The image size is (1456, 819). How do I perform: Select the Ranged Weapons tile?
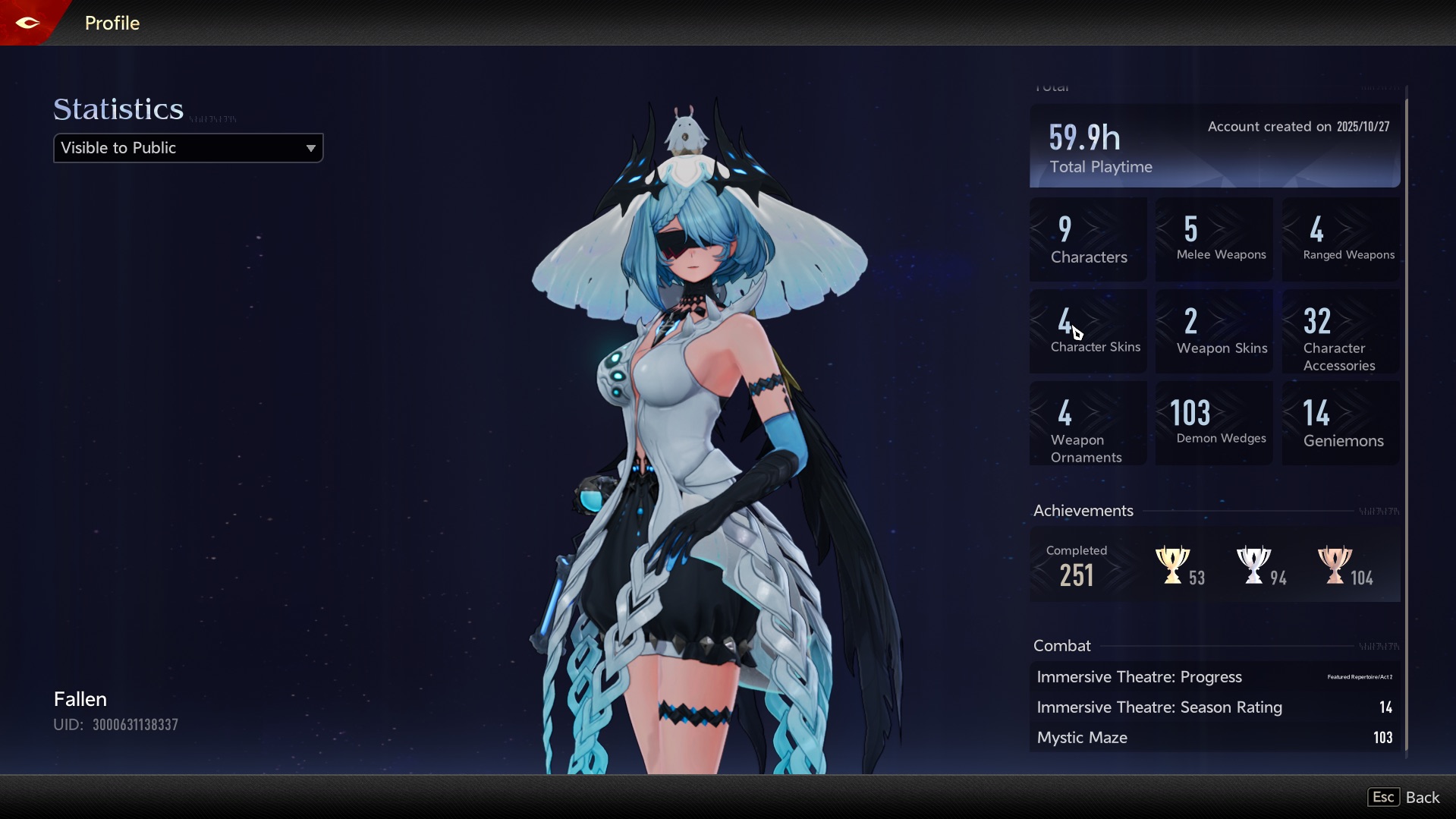click(1341, 240)
